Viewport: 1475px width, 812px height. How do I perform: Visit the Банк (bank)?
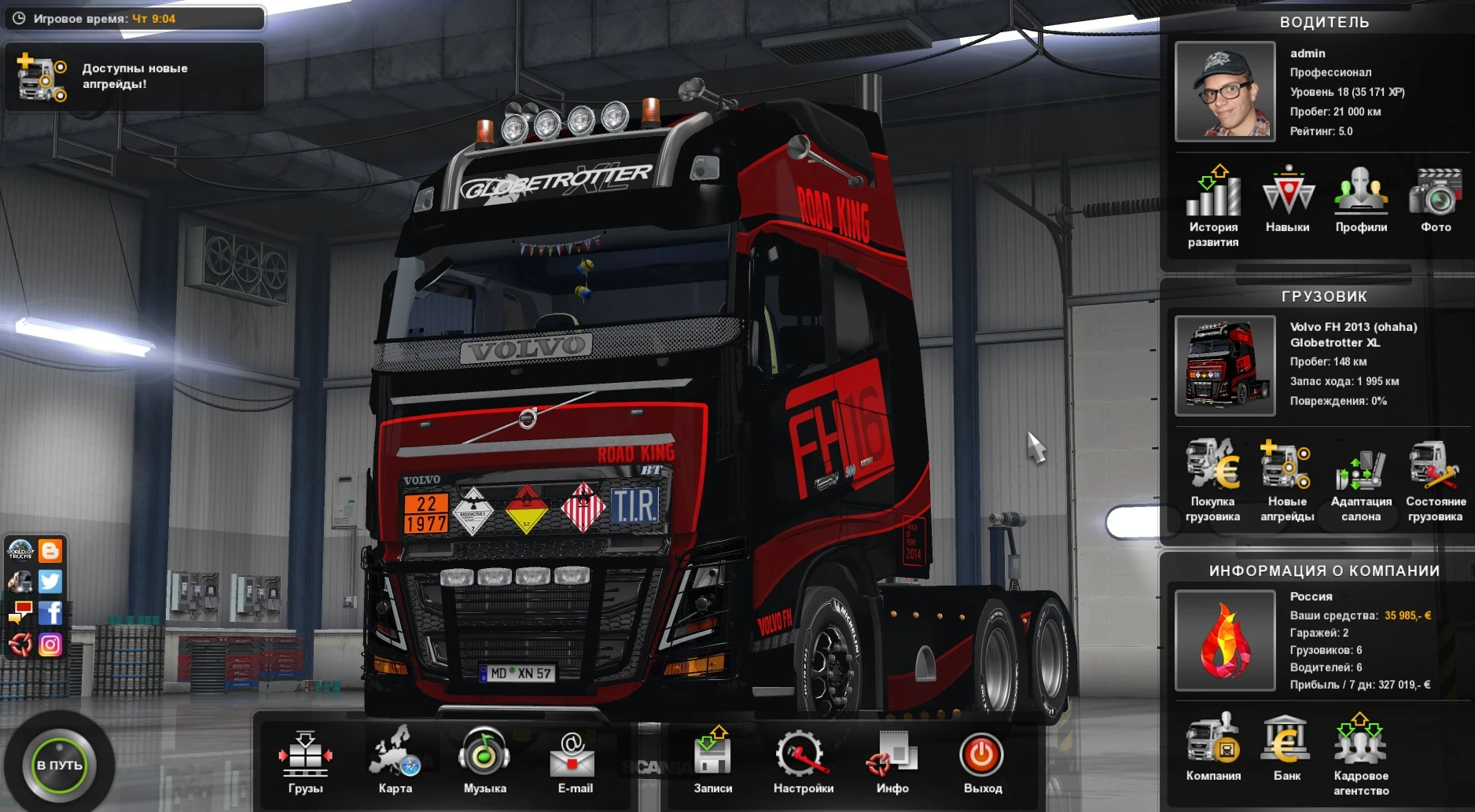click(x=1288, y=747)
